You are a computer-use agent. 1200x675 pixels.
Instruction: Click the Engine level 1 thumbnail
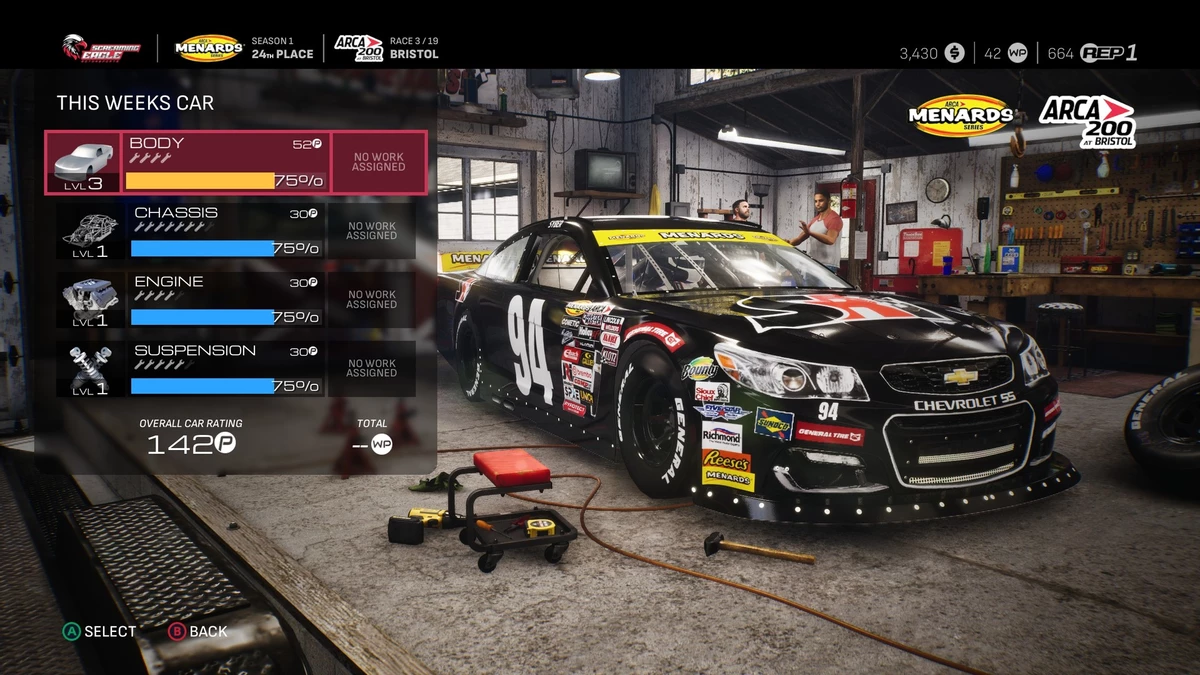pyautogui.click(x=90, y=300)
